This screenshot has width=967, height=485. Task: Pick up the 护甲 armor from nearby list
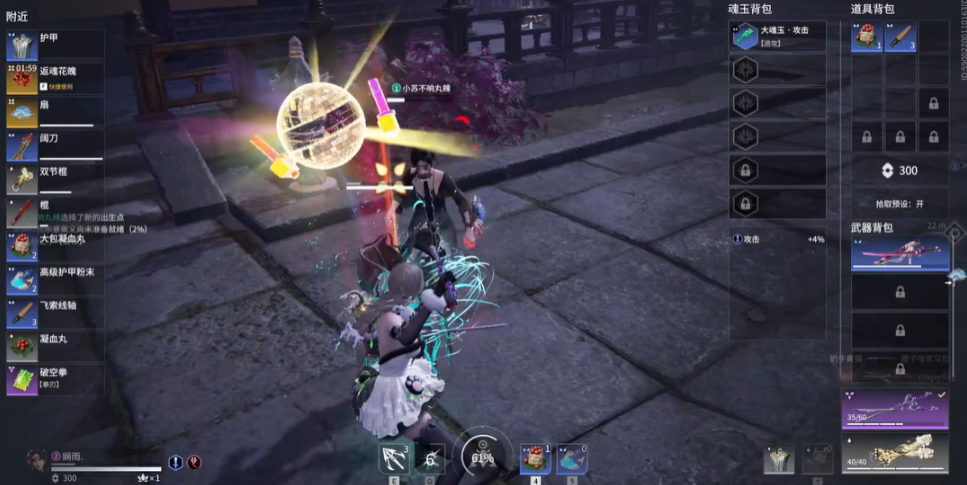click(x=55, y=43)
